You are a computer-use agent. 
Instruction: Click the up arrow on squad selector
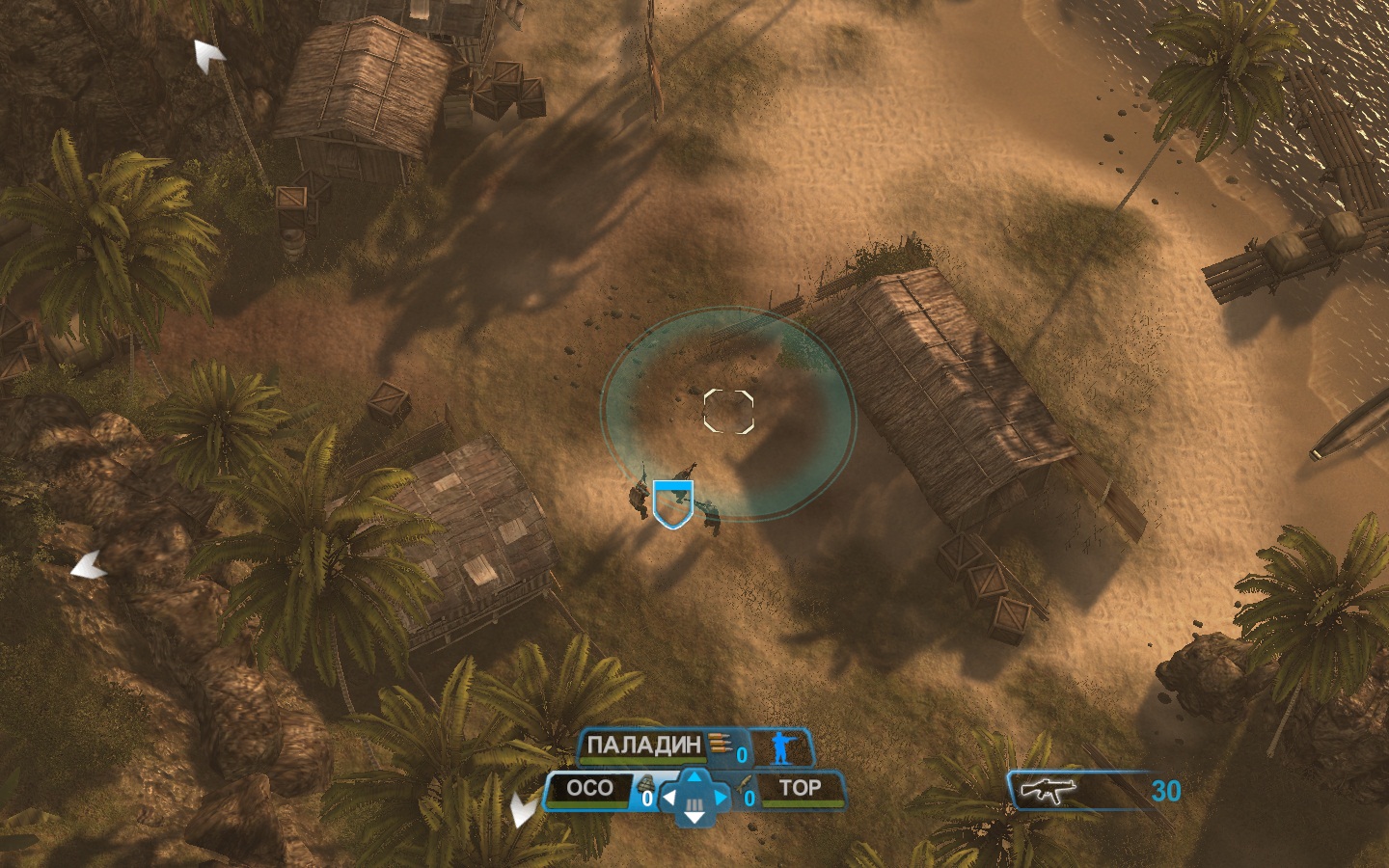(694, 775)
